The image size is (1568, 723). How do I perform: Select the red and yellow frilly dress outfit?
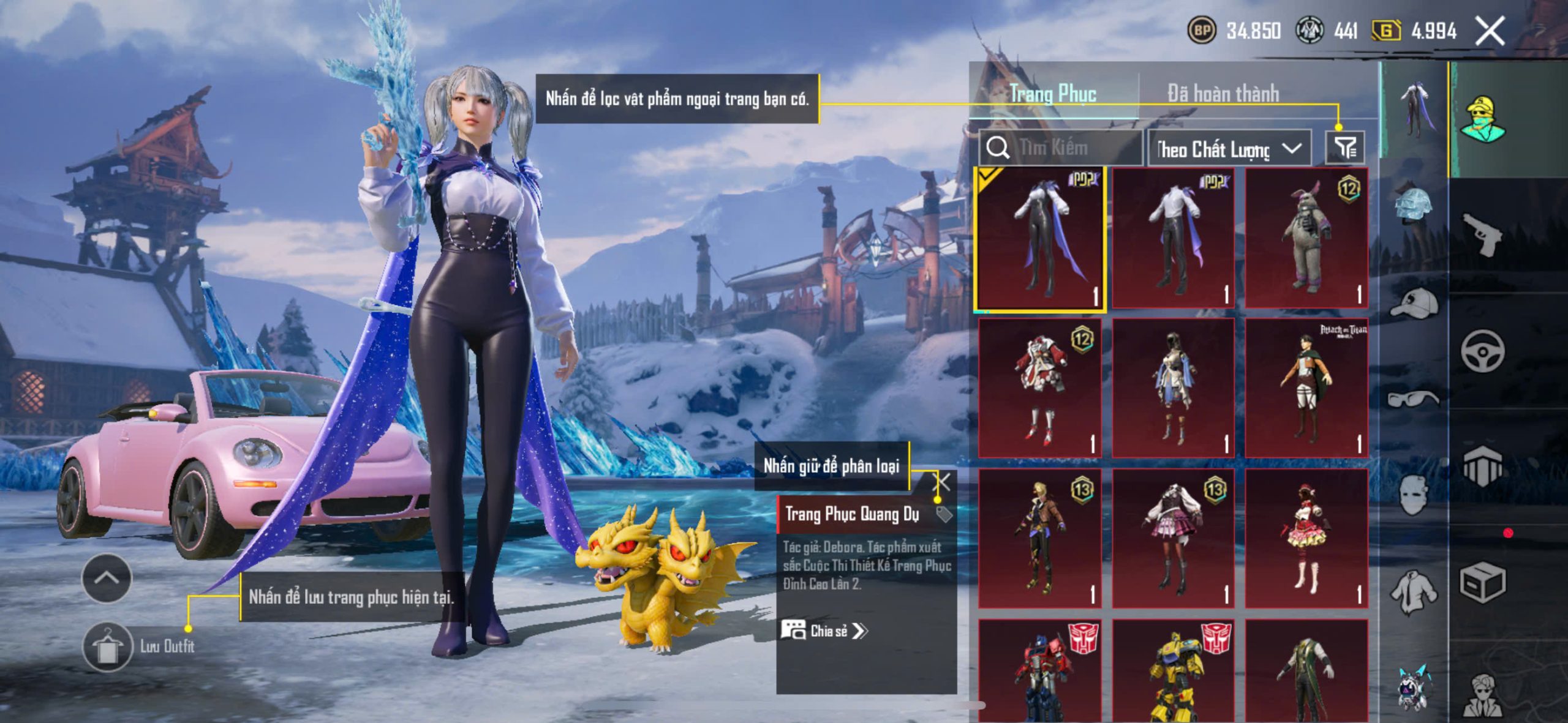tap(1306, 539)
